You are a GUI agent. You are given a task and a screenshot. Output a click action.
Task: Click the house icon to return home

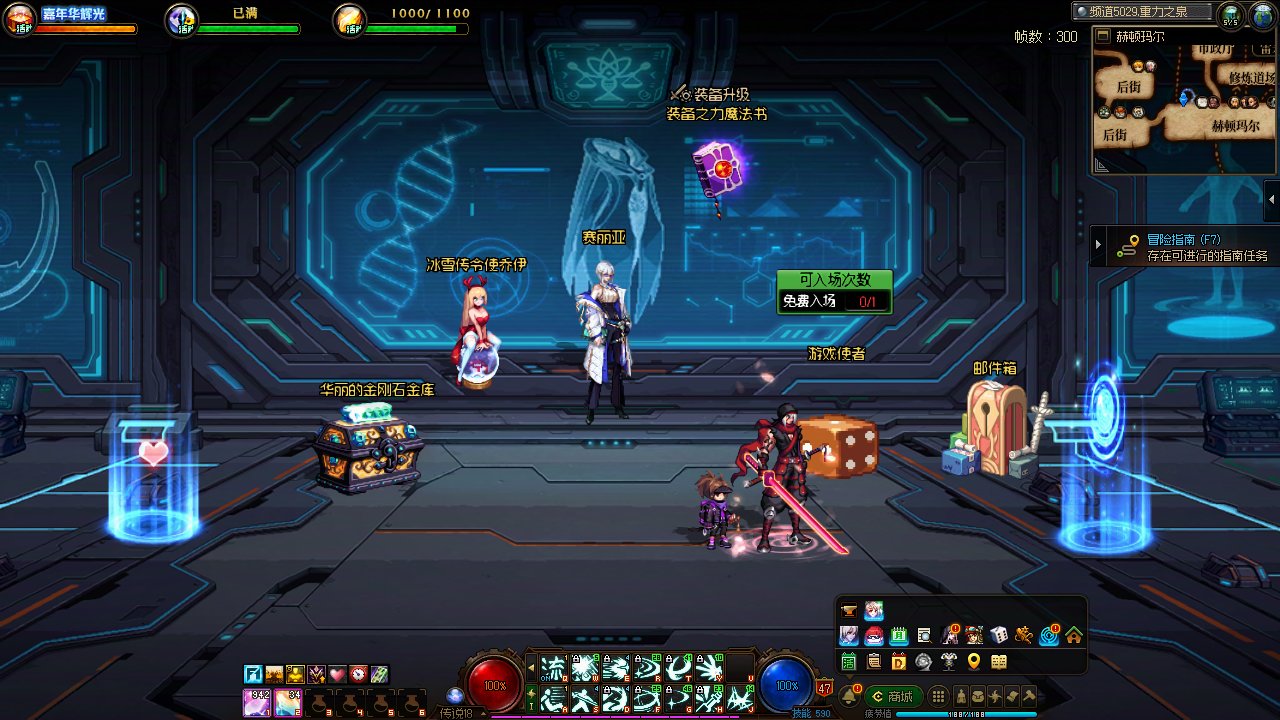[1074, 634]
